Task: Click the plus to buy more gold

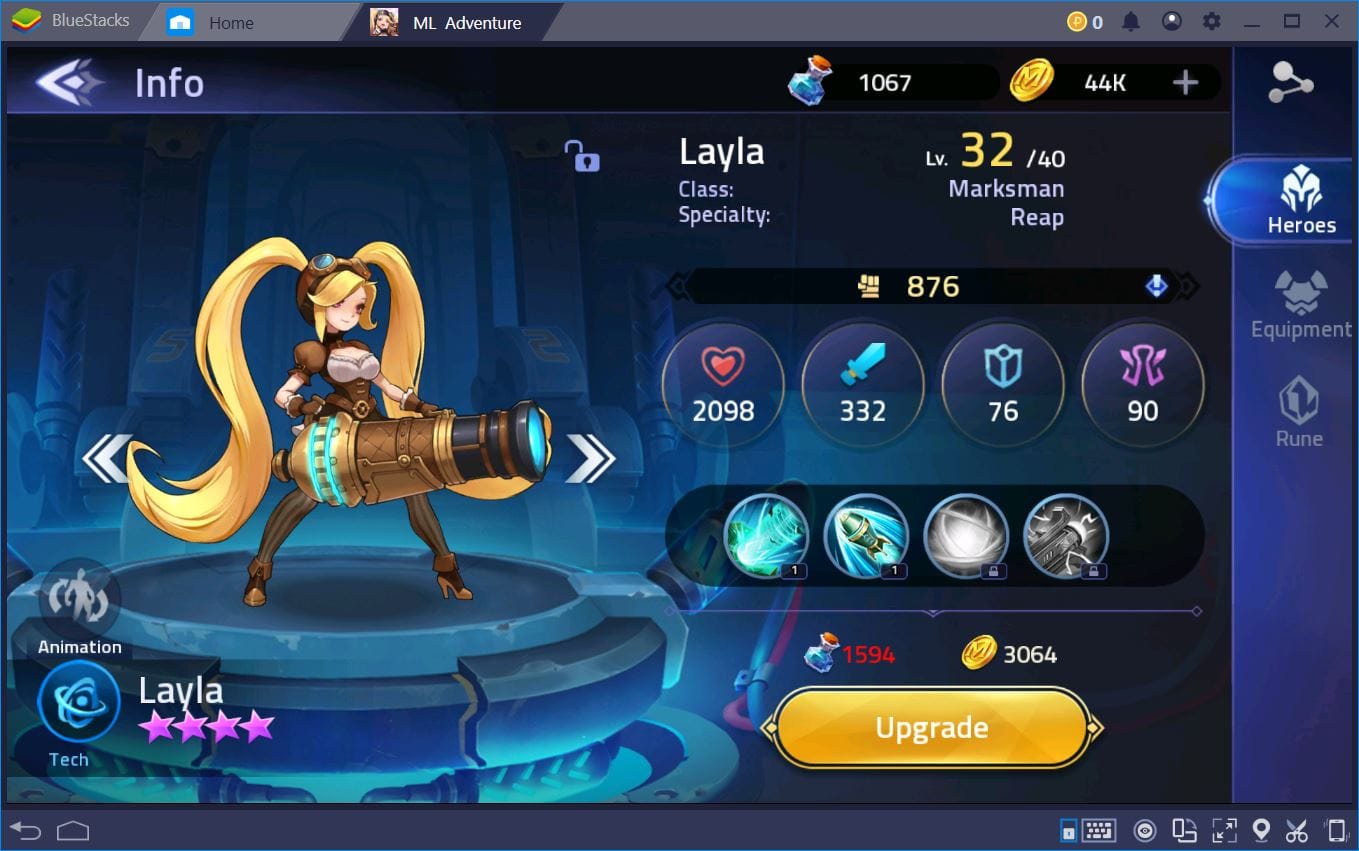Action: [x=1186, y=82]
